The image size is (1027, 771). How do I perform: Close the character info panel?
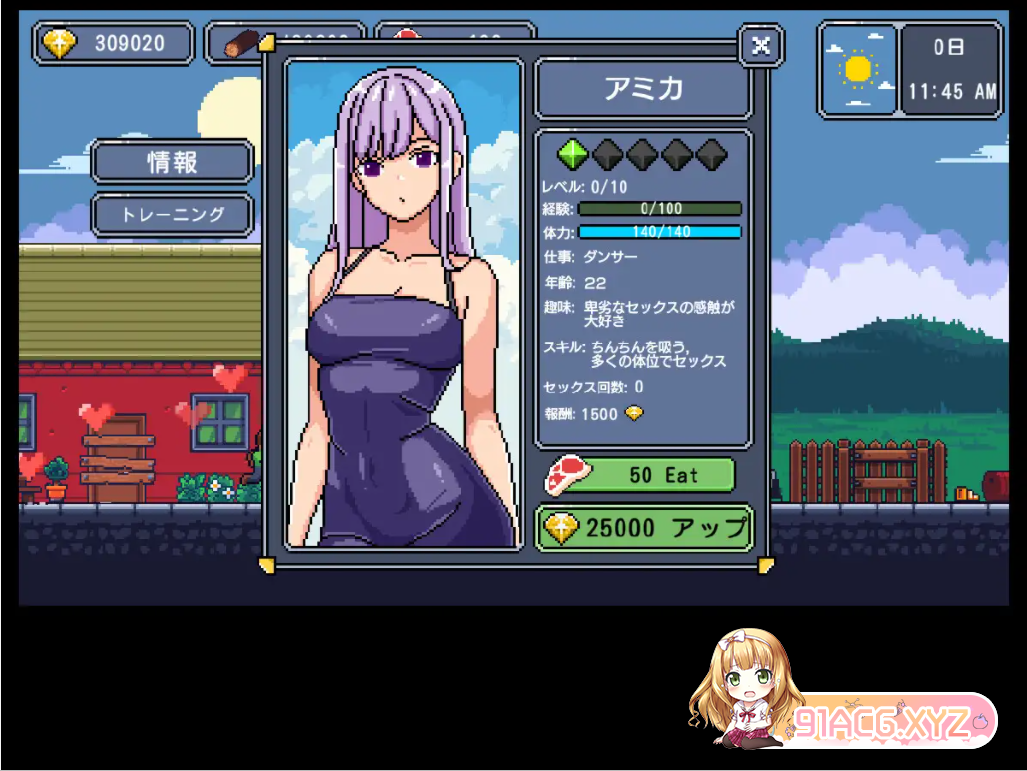[x=761, y=45]
